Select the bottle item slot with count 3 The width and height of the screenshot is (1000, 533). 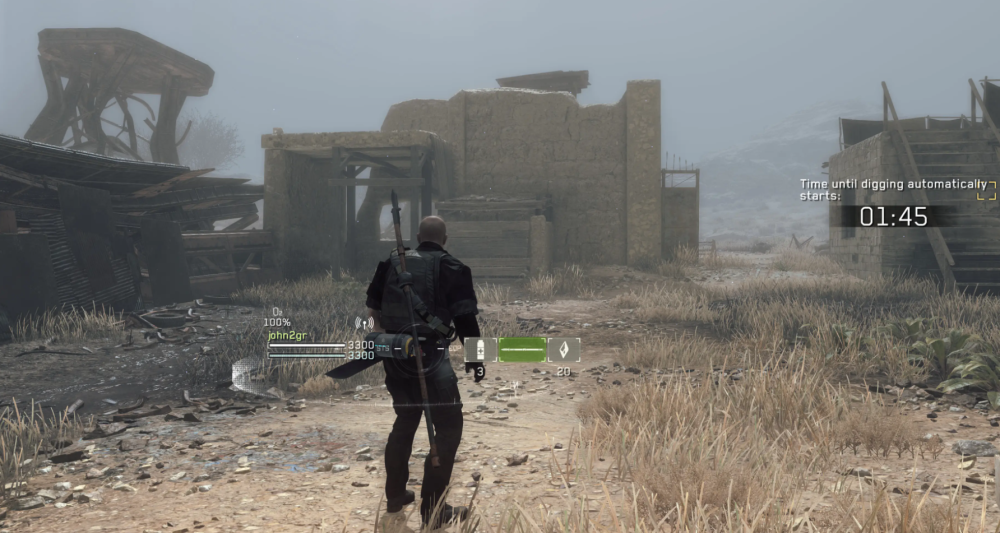(x=480, y=350)
